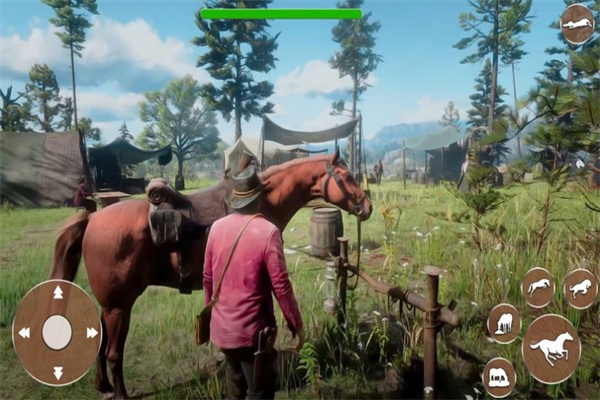Click the white center knob of the joystick
The height and width of the screenshot is (400, 600).
[57, 332]
